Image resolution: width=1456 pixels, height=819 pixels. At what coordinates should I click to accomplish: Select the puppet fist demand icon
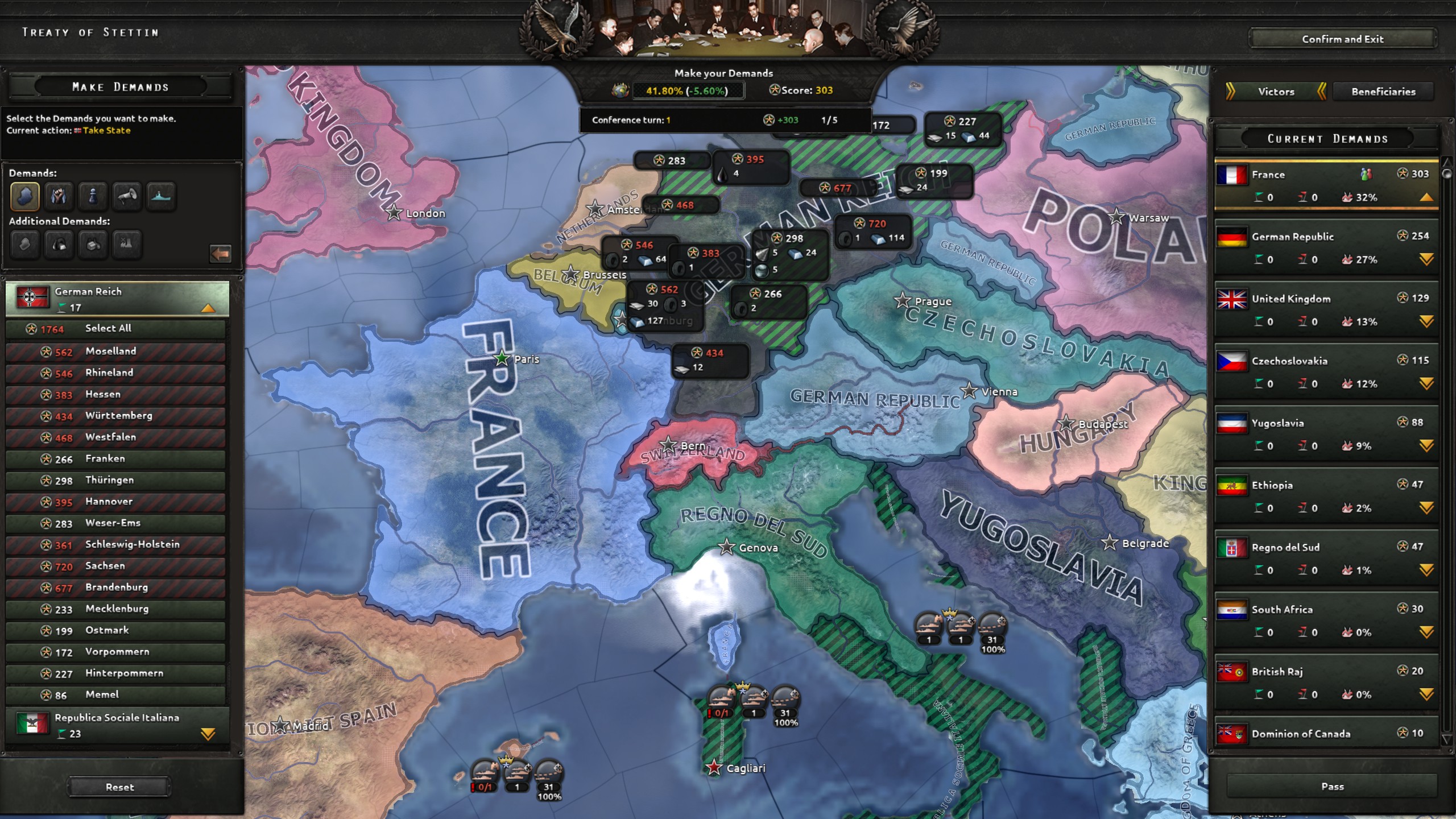coord(59,196)
